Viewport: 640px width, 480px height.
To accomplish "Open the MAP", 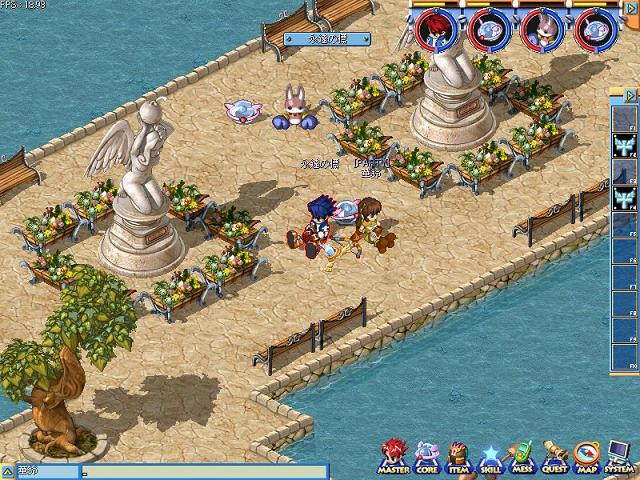I will pos(587,457).
